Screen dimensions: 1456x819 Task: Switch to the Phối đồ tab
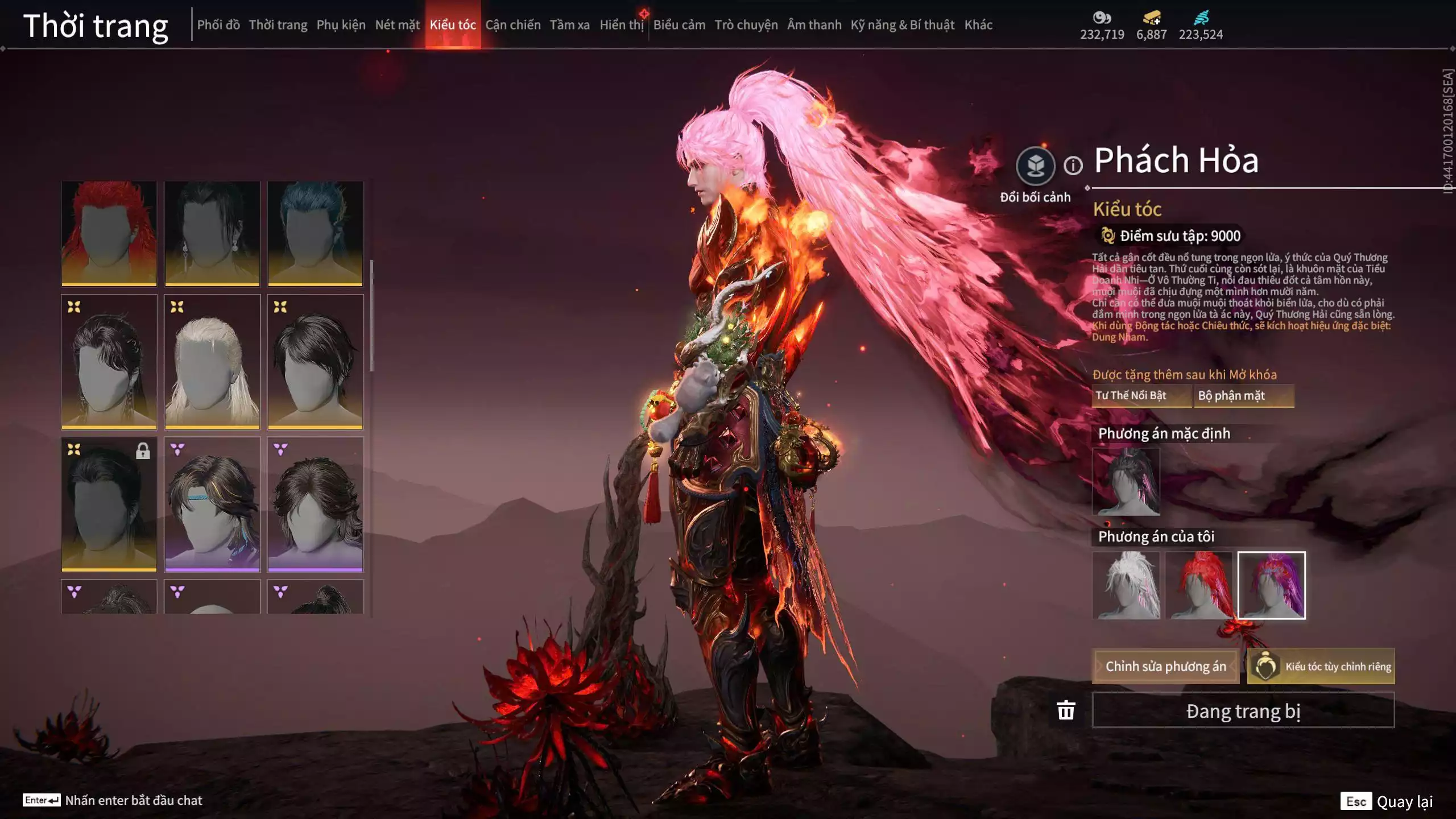[x=218, y=25]
